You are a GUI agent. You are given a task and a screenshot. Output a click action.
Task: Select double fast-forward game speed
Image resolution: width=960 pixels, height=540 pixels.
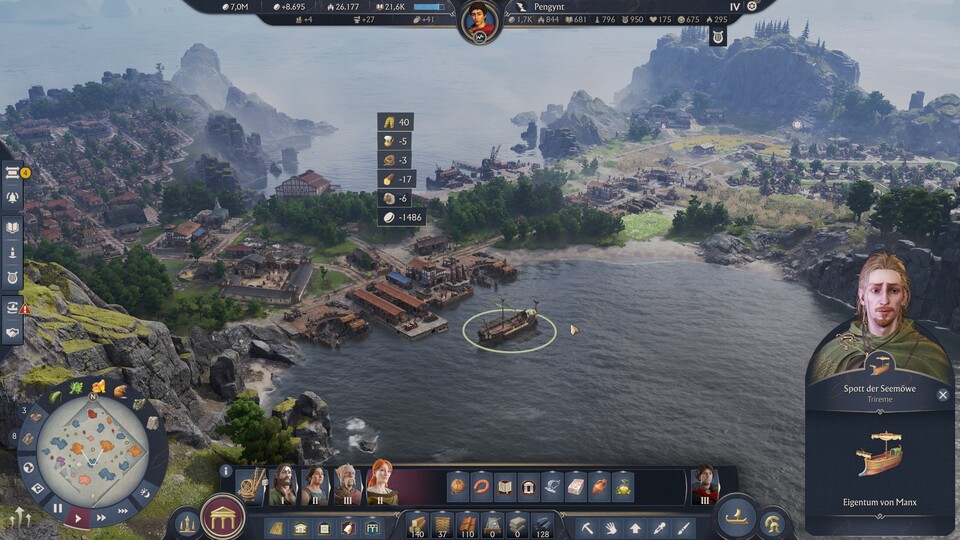coord(101,519)
